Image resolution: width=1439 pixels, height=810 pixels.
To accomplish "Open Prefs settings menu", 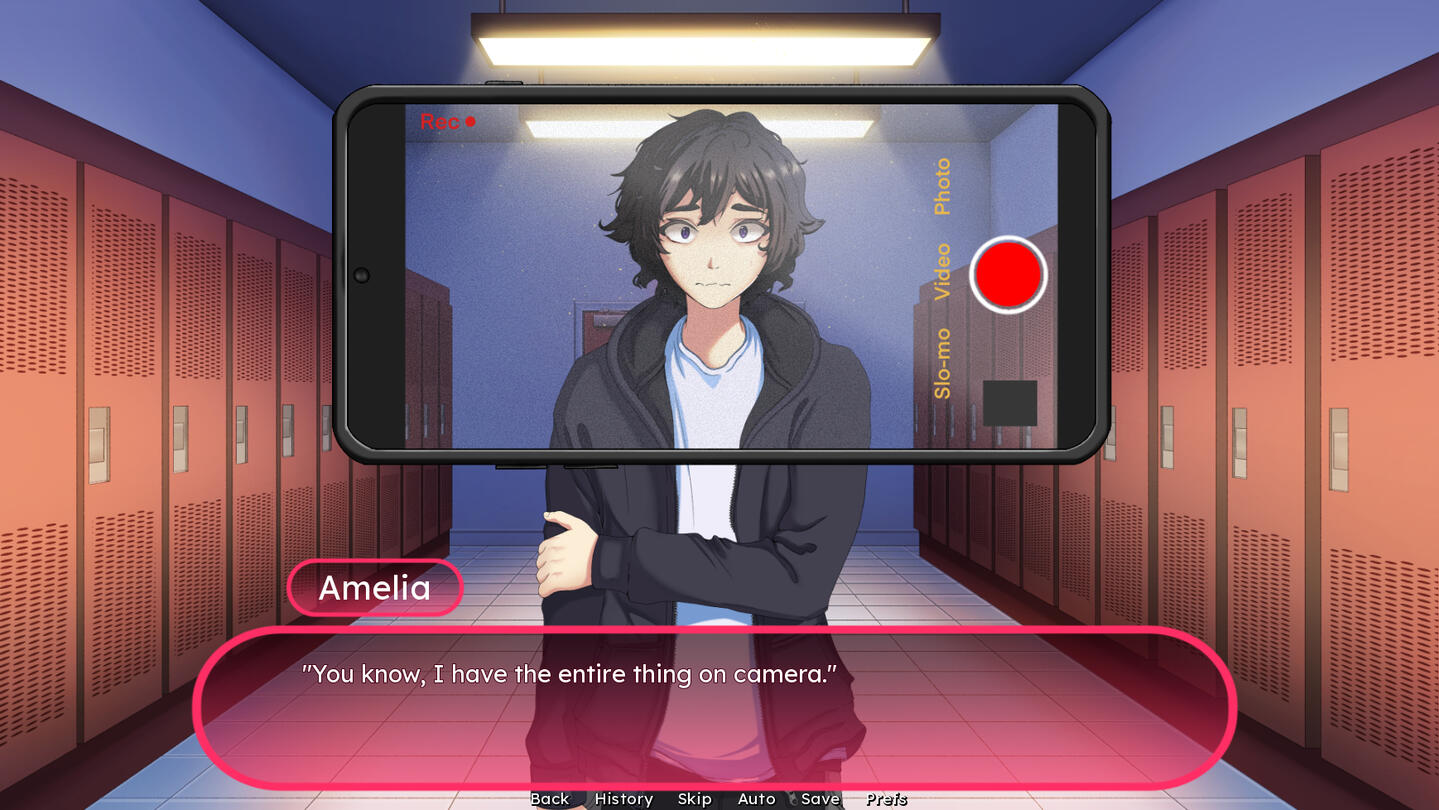I will [886, 798].
